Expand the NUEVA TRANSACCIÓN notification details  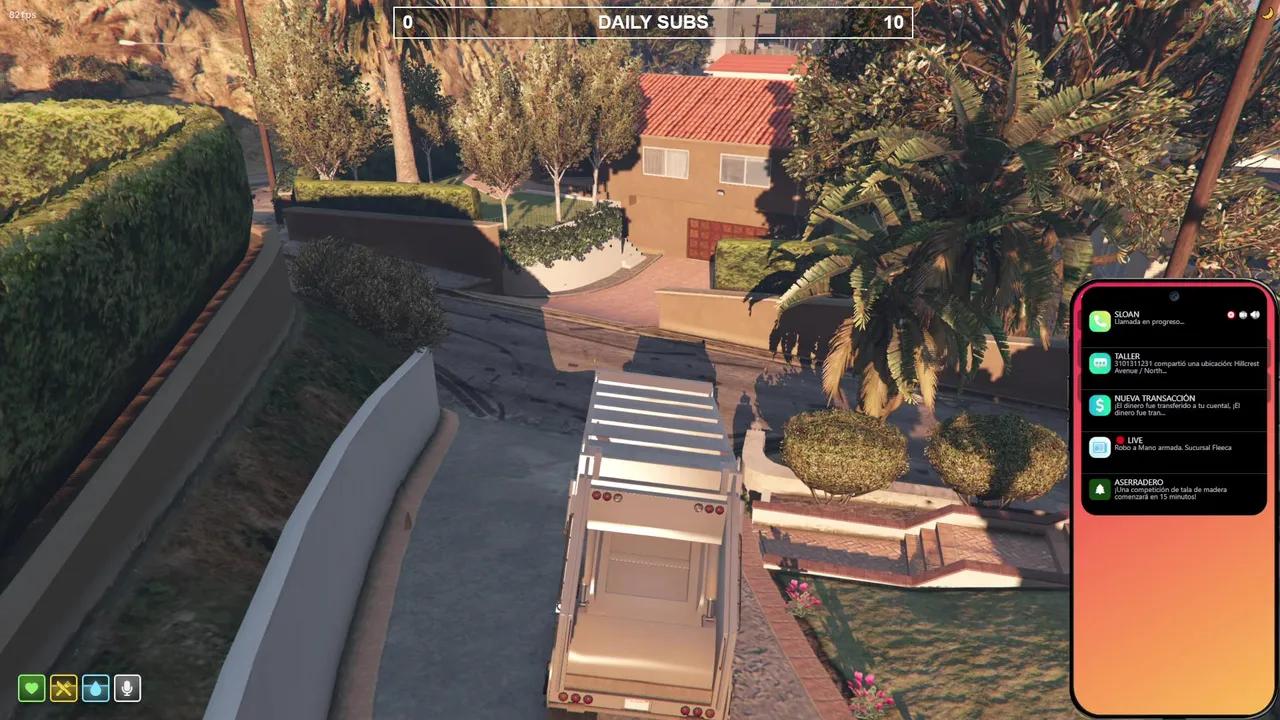pyautogui.click(x=1175, y=406)
